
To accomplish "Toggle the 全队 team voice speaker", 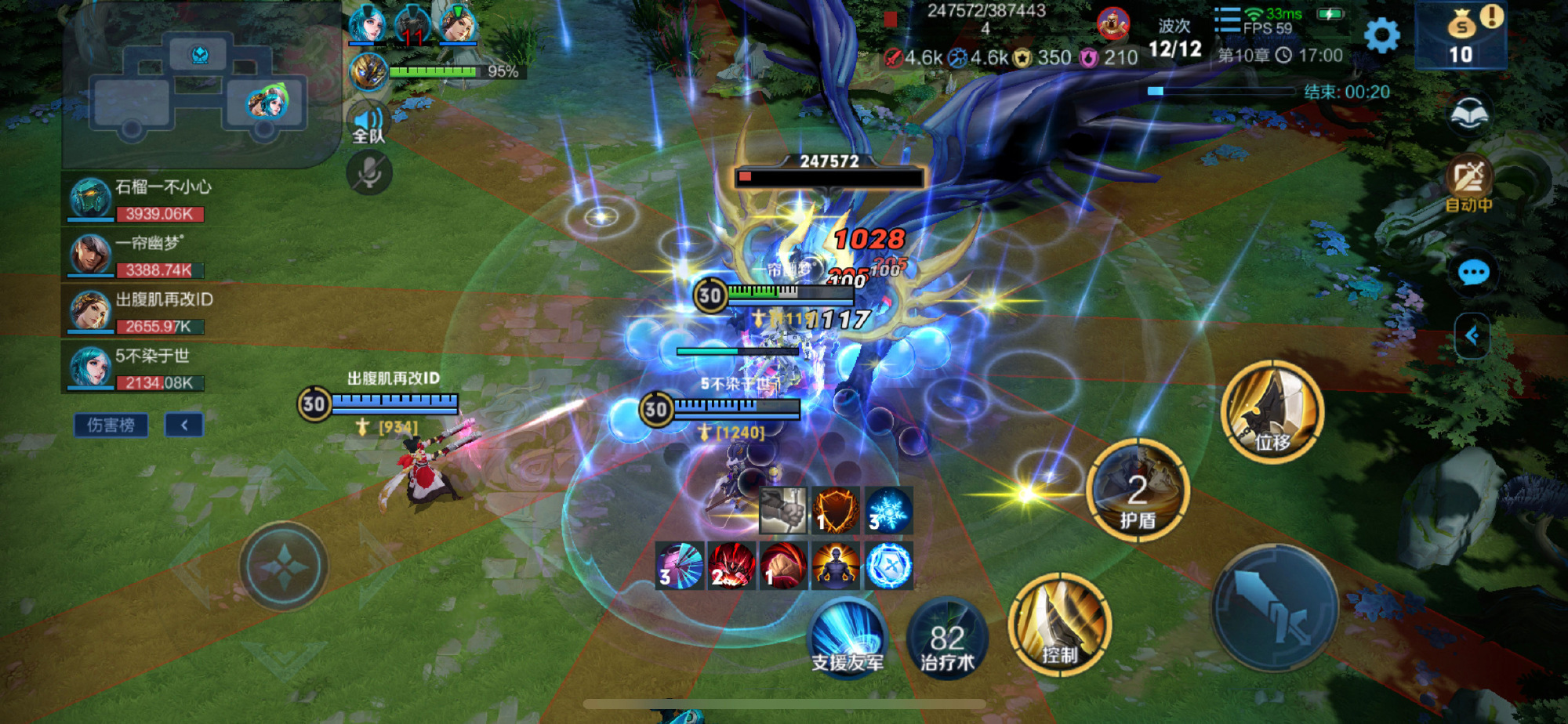I will pyautogui.click(x=368, y=124).
